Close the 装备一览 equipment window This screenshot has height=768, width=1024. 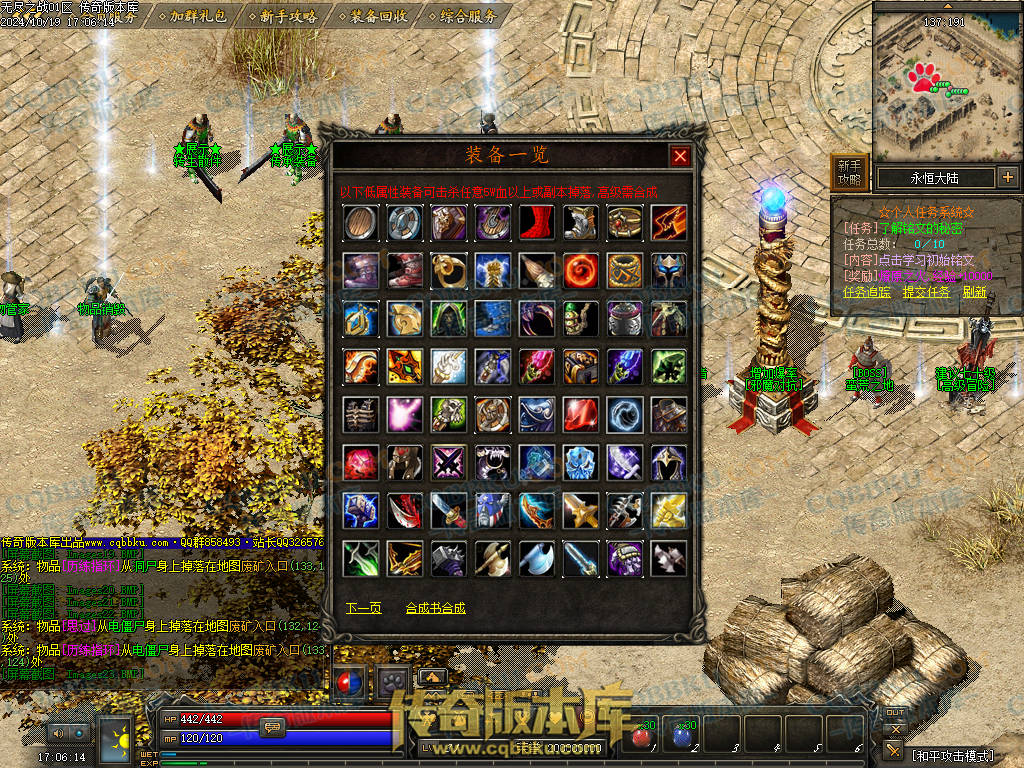680,156
